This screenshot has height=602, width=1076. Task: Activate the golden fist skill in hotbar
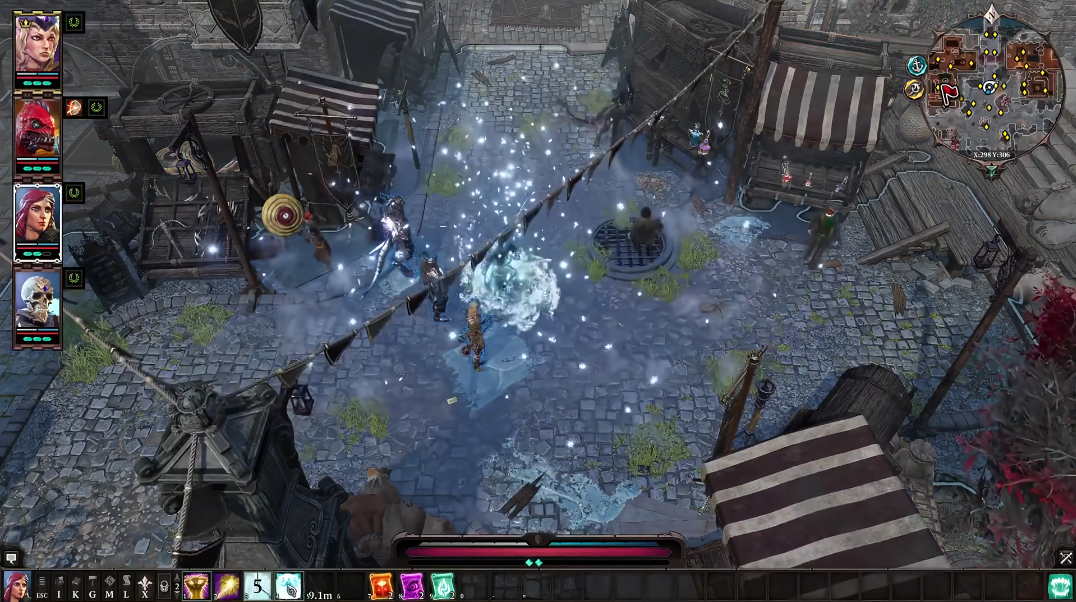tap(196, 586)
